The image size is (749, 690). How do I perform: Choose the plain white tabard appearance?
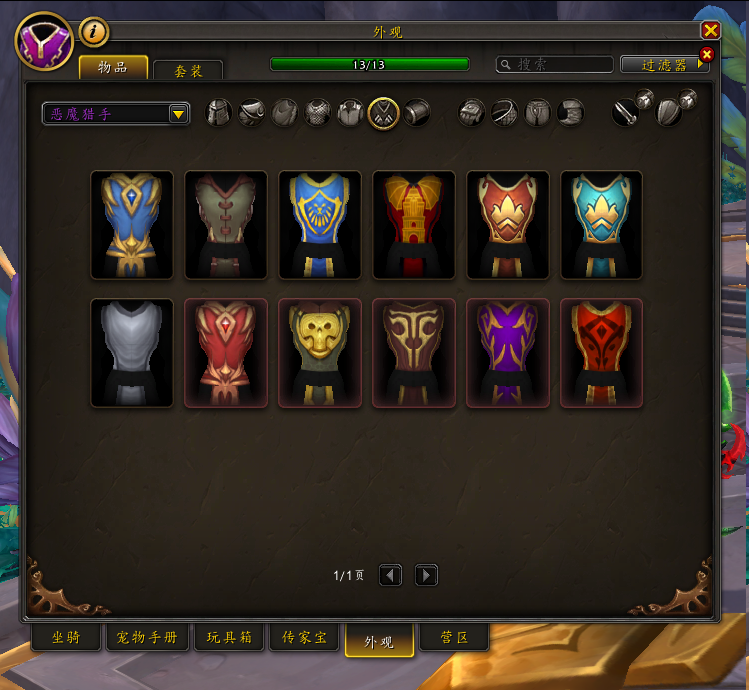coord(132,353)
